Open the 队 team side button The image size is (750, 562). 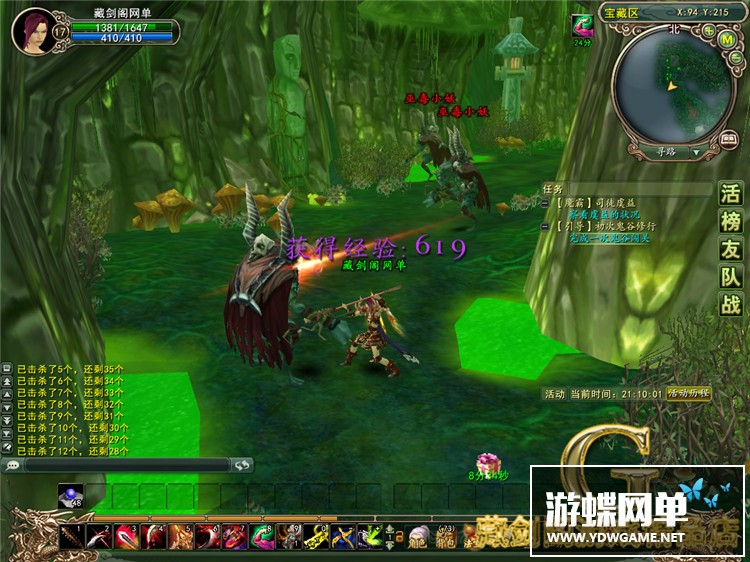(x=731, y=278)
